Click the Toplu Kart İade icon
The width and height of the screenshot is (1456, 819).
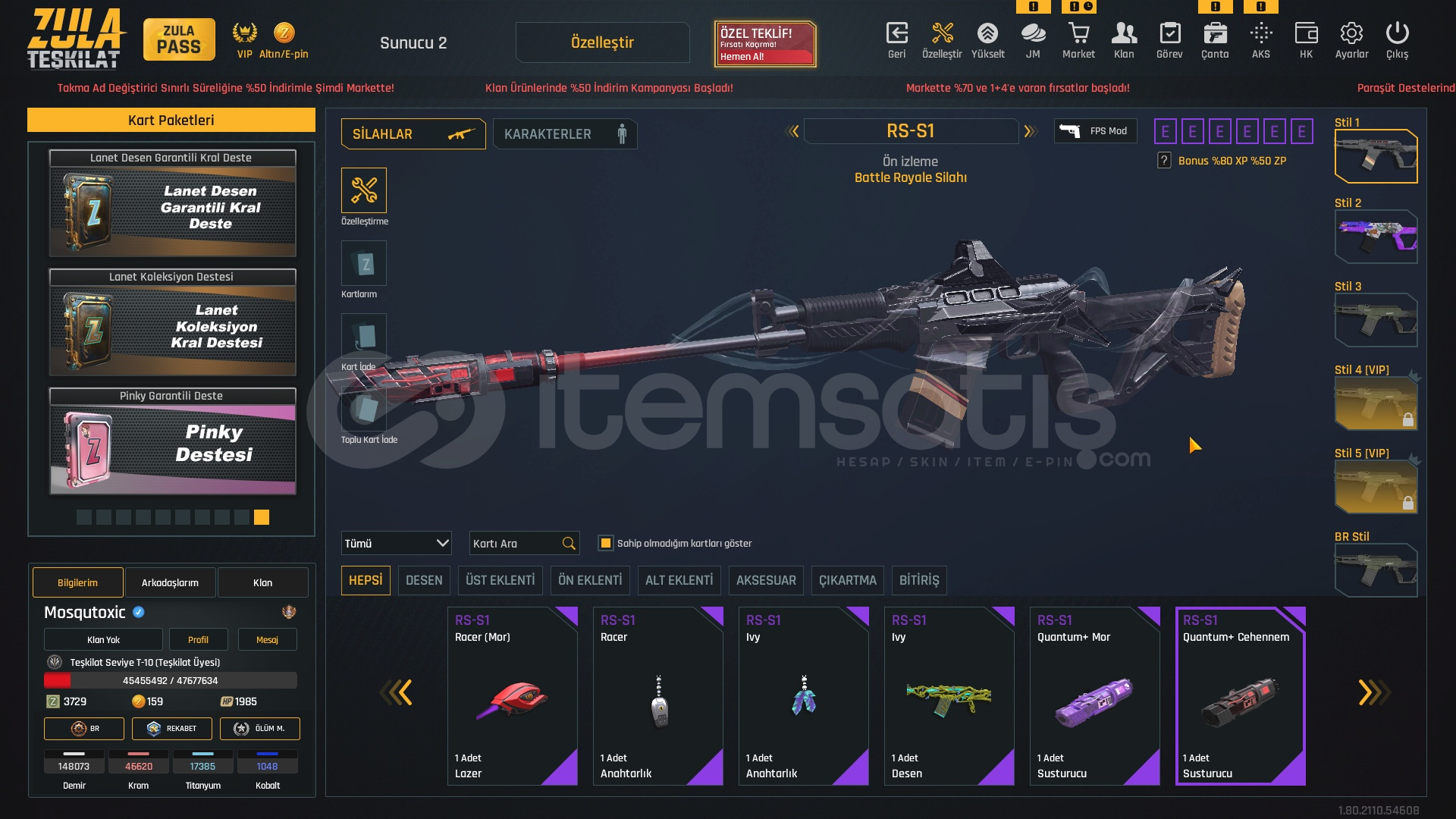point(364,409)
